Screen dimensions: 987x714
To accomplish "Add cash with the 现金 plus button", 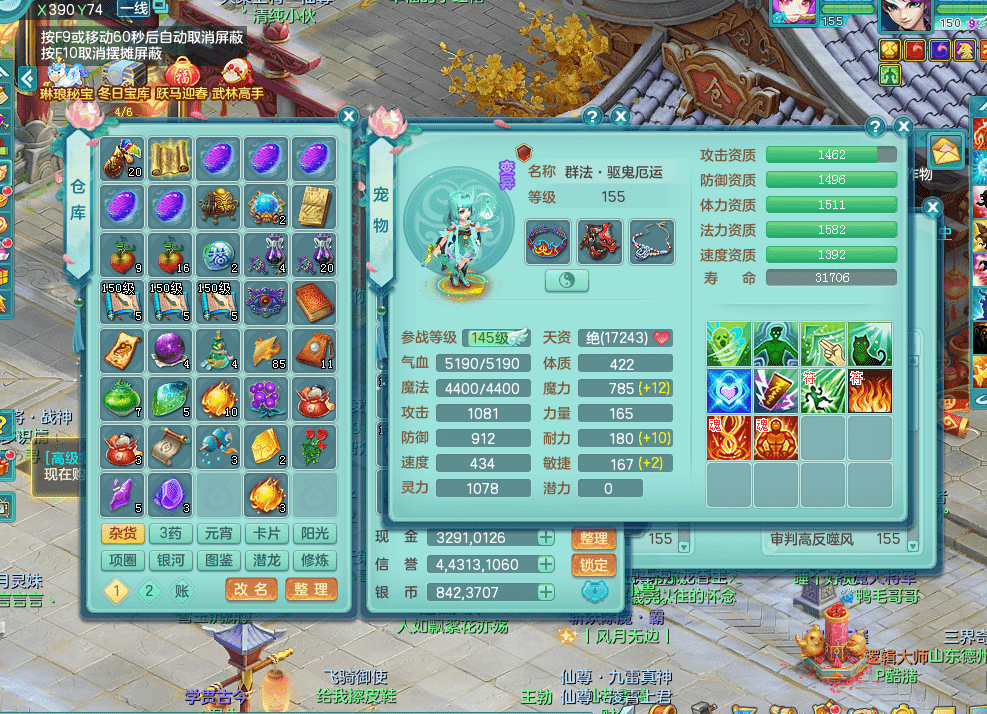I will coord(546,538).
